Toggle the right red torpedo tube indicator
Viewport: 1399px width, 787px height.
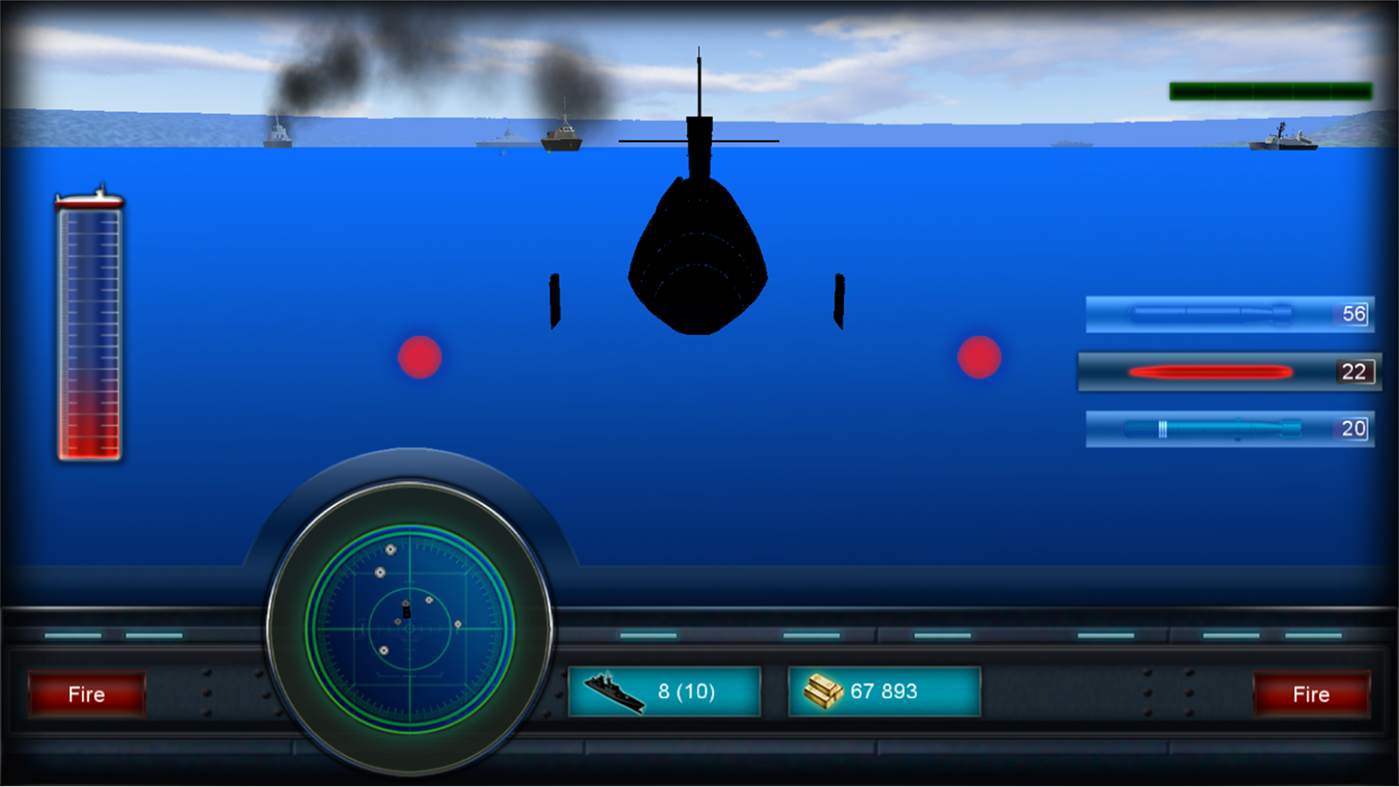coord(977,357)
